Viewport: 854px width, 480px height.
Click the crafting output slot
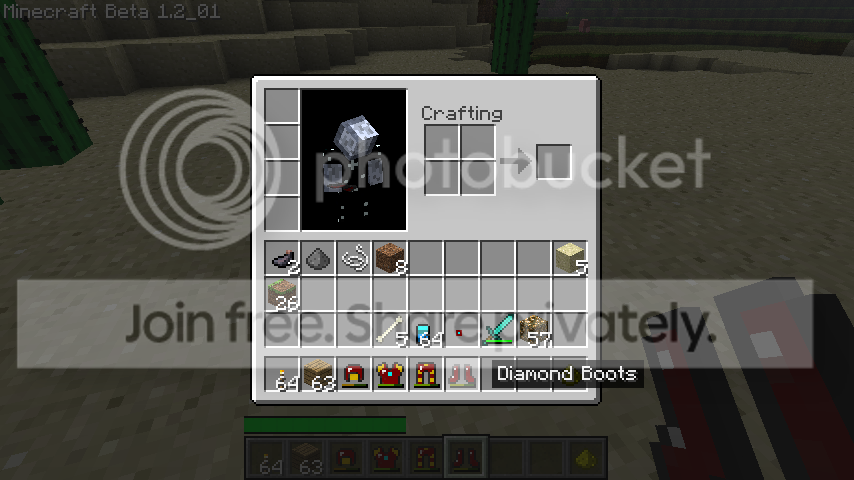(553, 162)
